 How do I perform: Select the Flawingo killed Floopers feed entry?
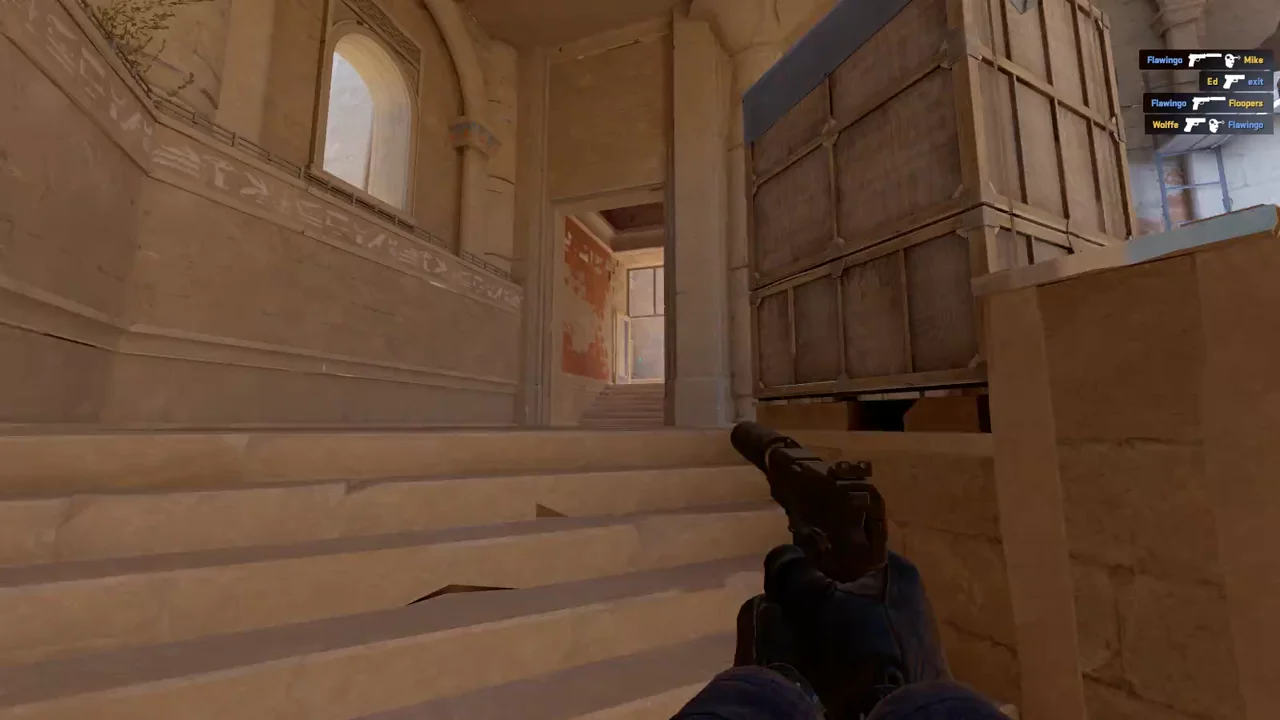(x=1207, y=103)
